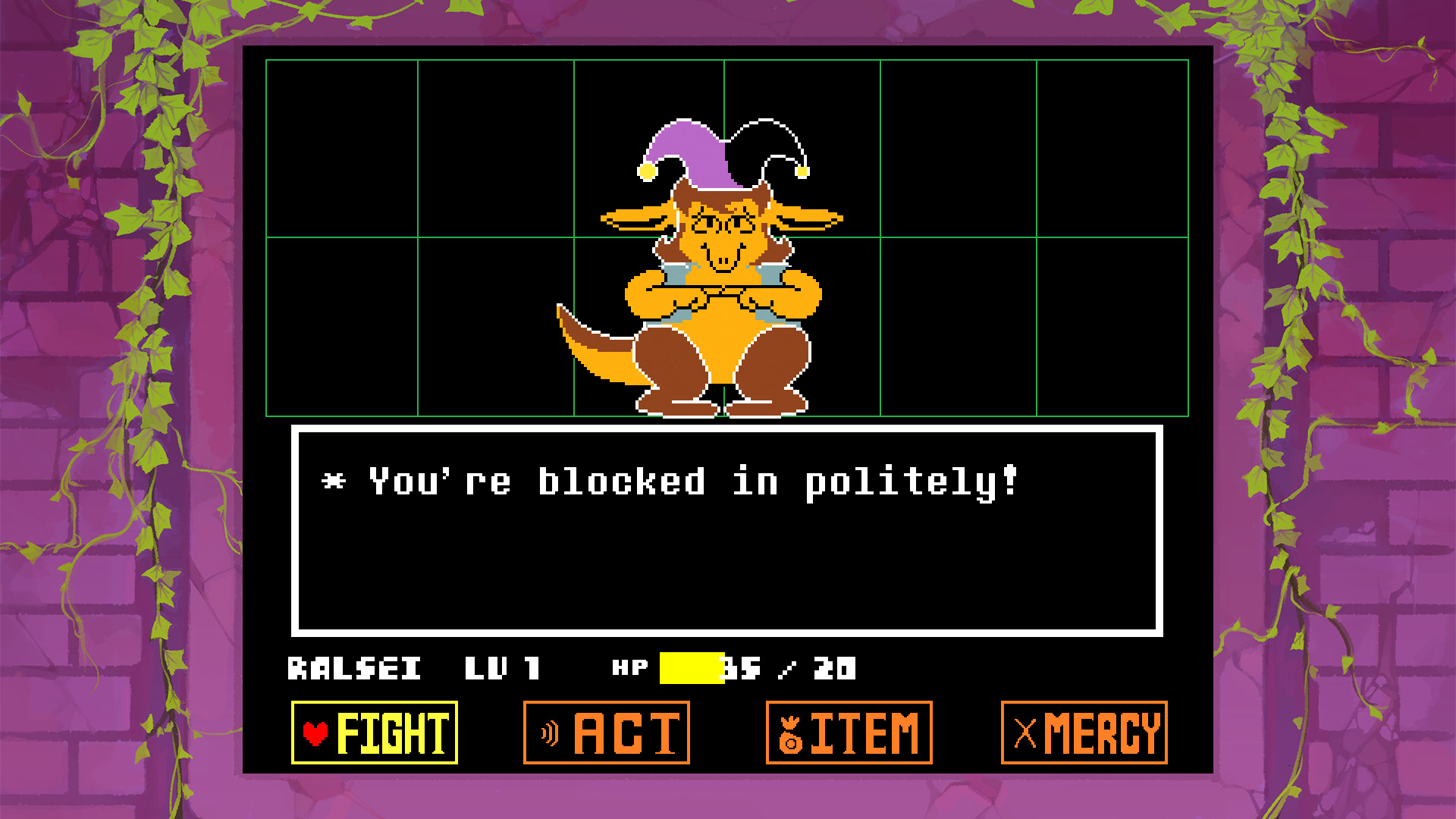1456x819 pixels.
Task: Click the LV 1 indicator
Action: tap(503, 669)
